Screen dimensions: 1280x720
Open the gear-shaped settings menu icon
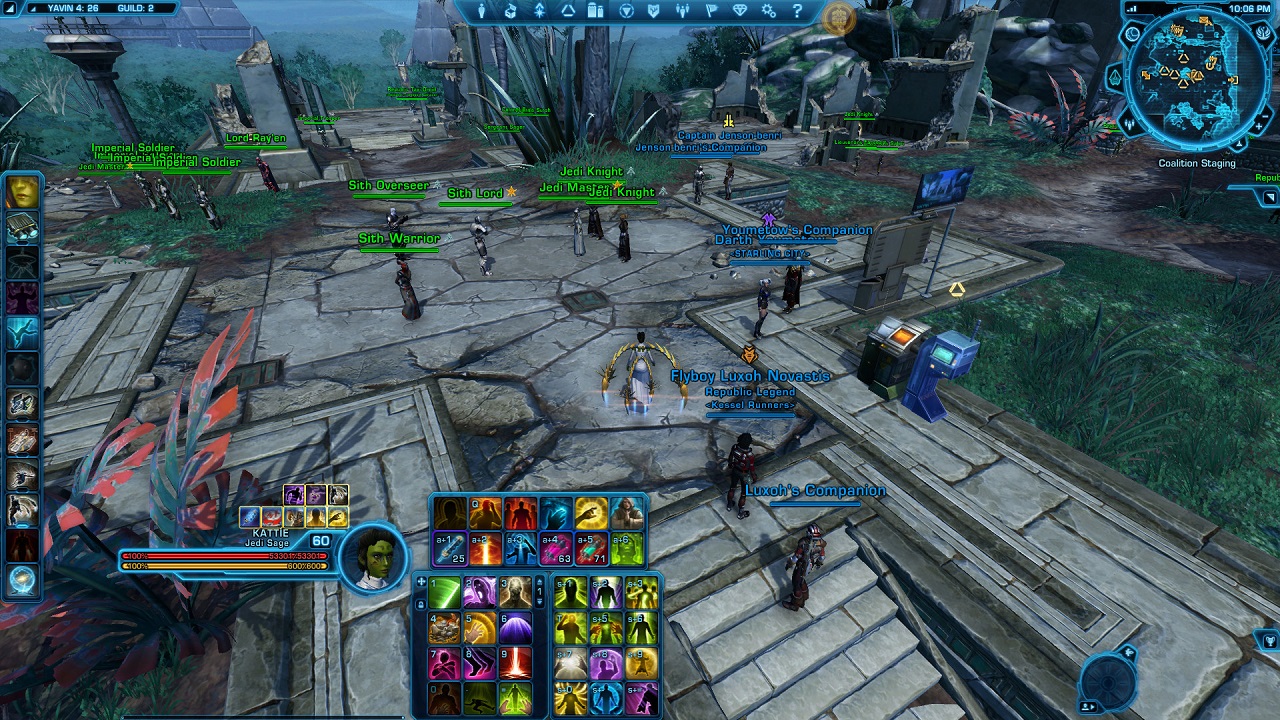769,11
